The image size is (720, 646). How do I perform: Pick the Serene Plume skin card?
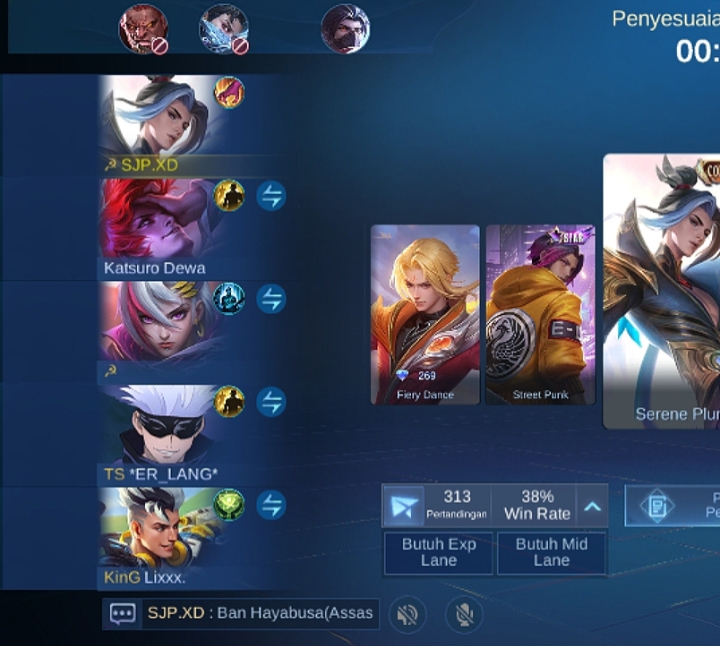tap(661, 290)
